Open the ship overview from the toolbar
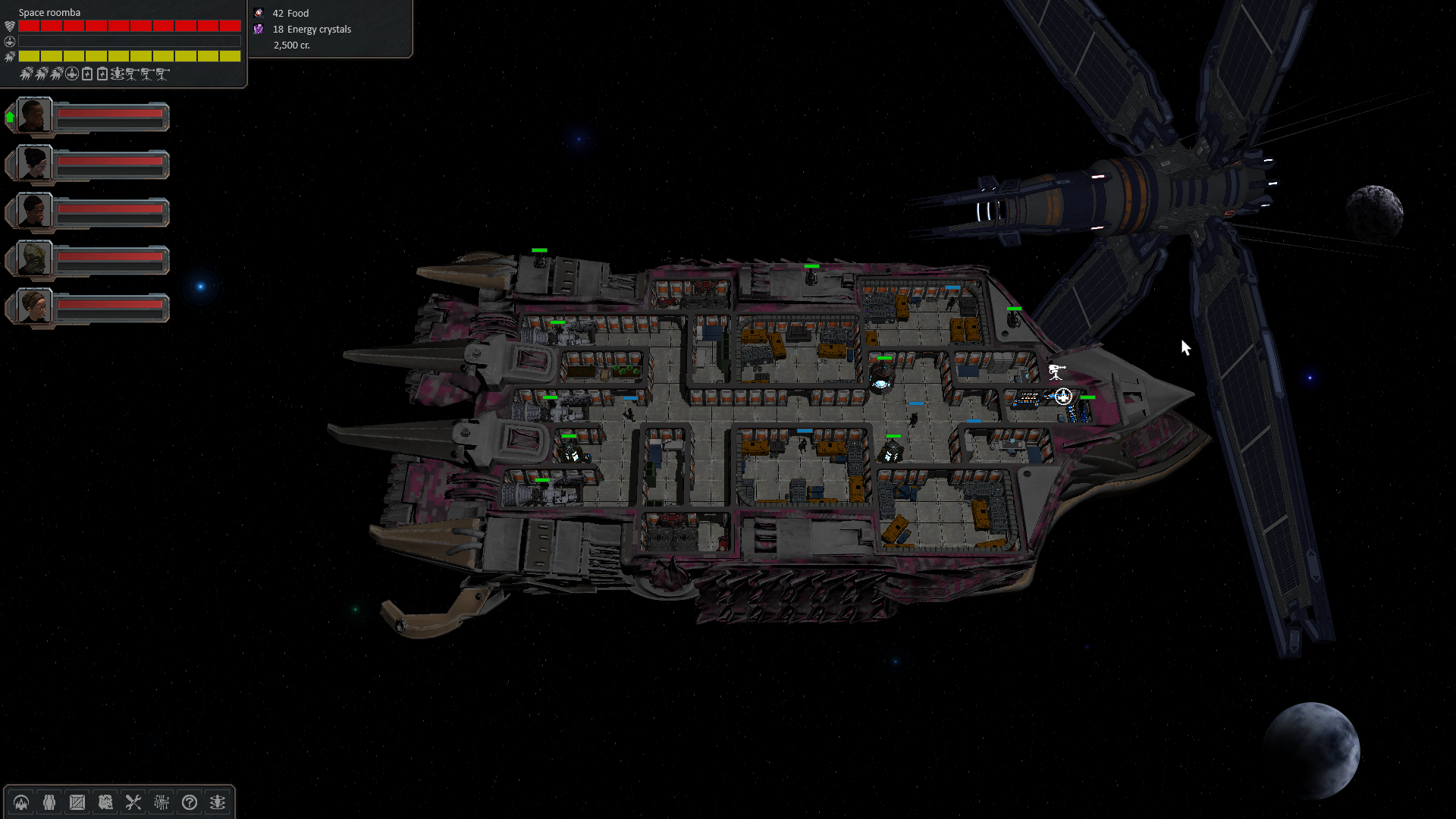Screen dimensions: 1456x819 point(21,802)
